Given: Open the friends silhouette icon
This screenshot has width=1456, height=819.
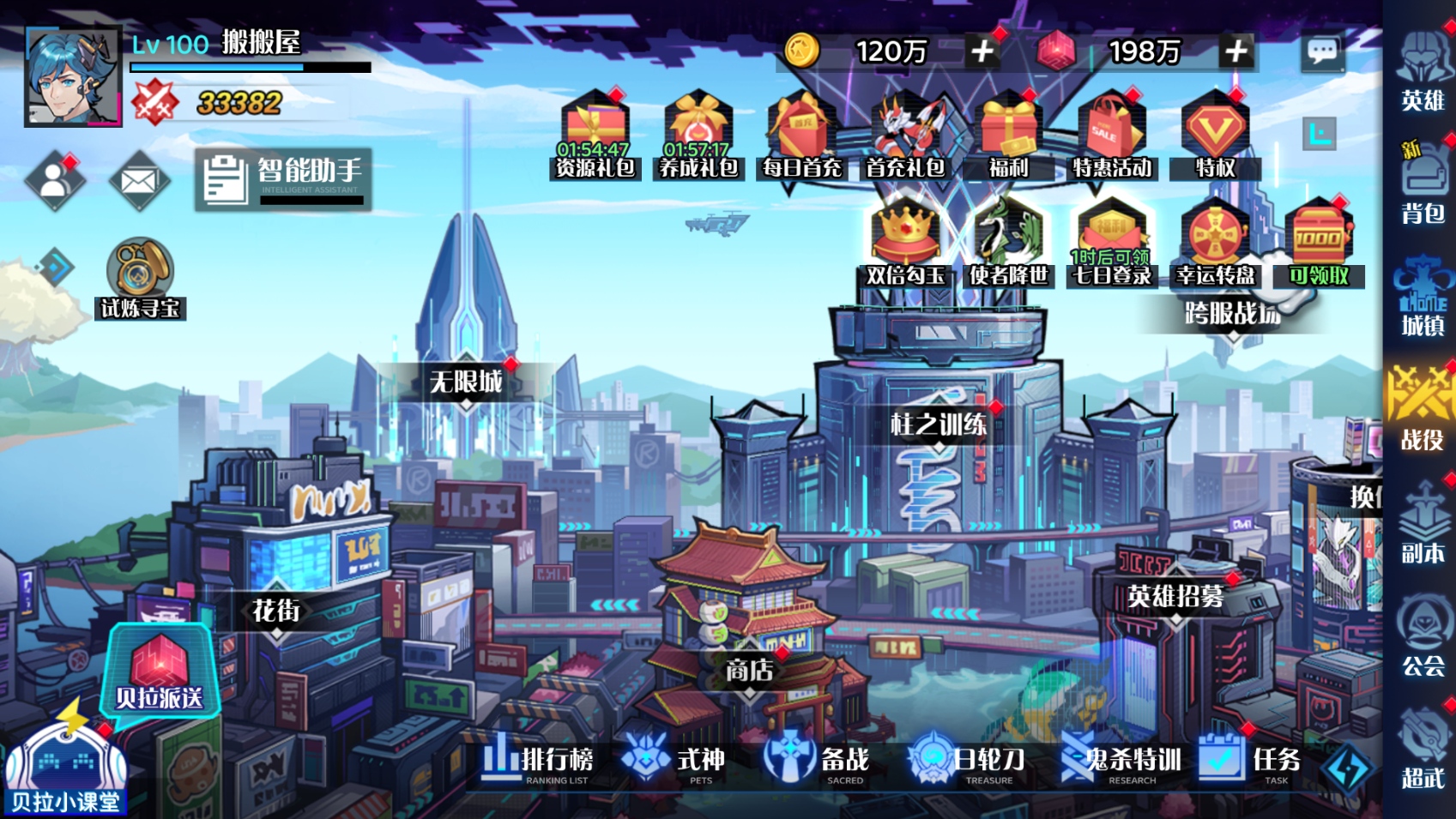Looking at the screenshot, I should tap(55, 180).
